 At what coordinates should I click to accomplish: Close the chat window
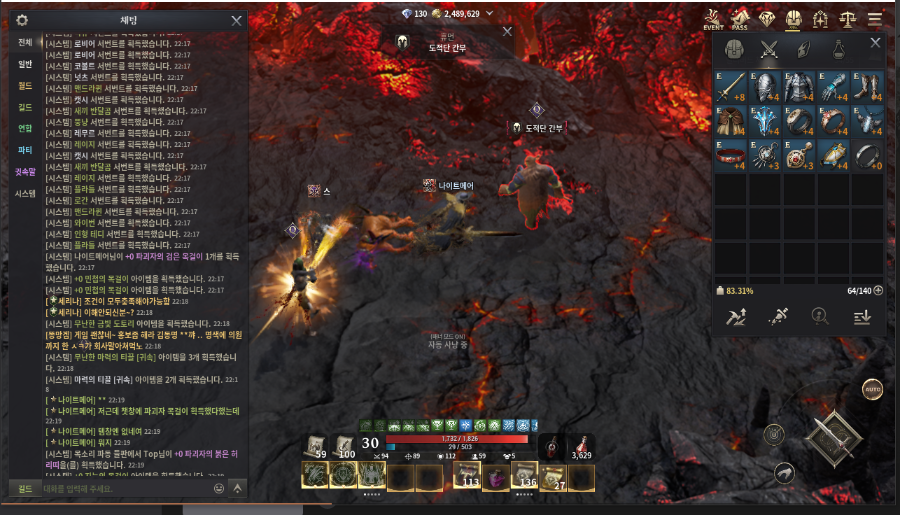tap(236, 20)
